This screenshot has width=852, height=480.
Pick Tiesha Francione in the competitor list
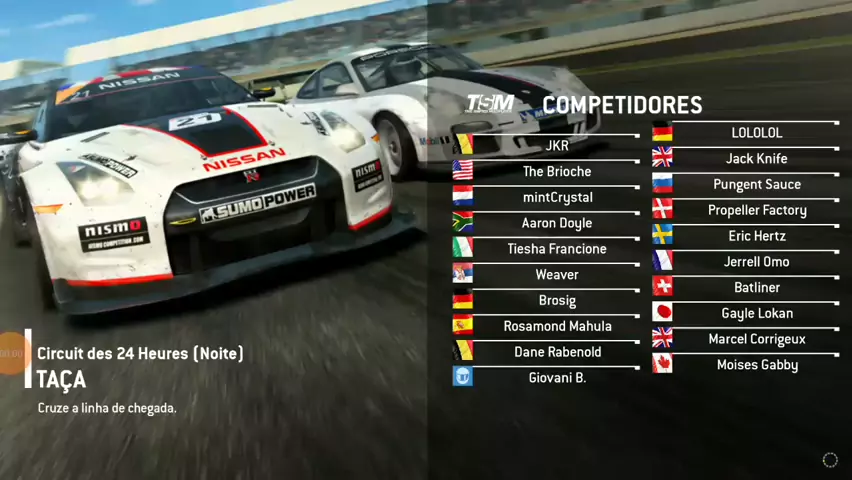[557, 249]
